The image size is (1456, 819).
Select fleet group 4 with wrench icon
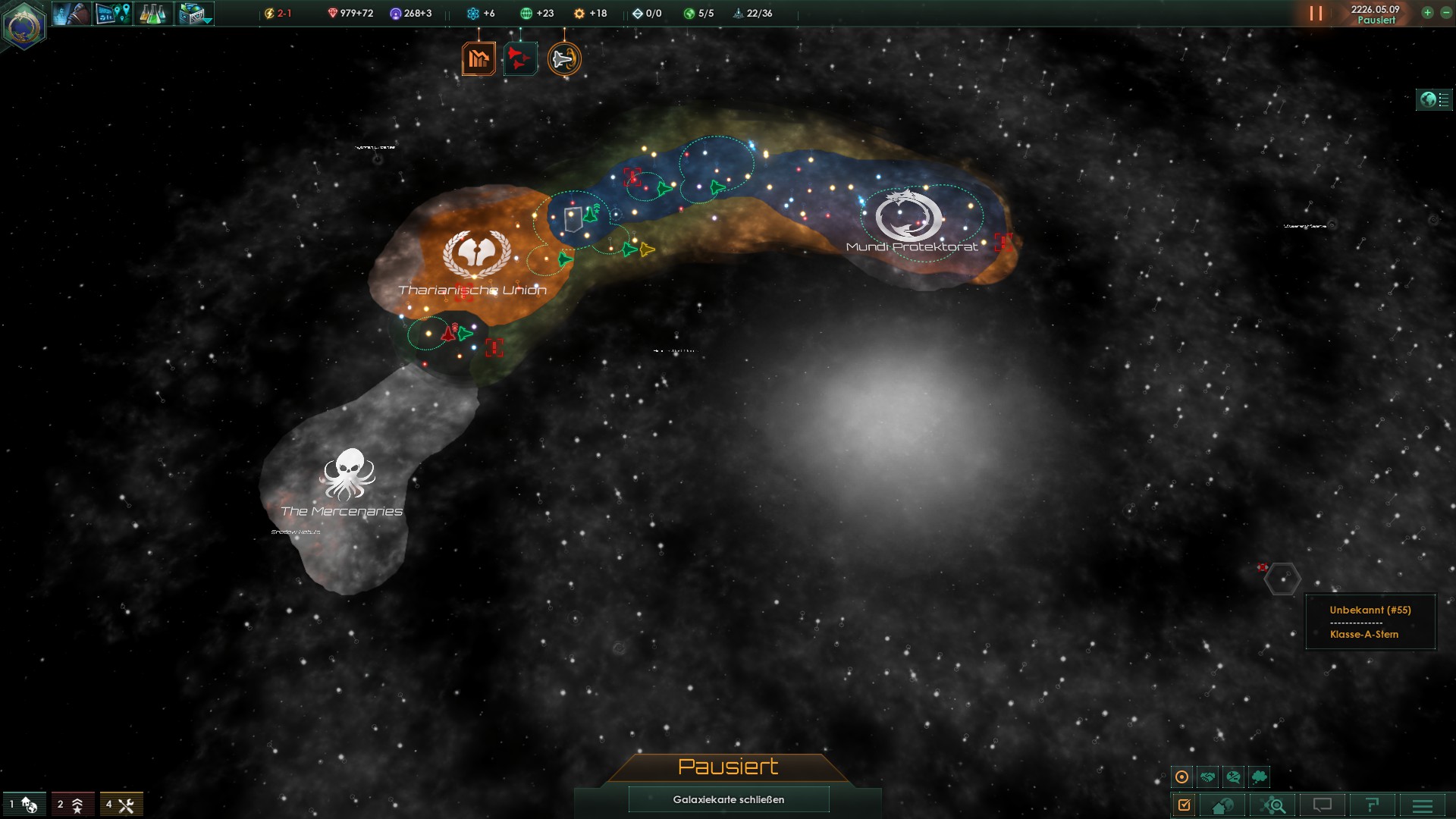[121, 804]
